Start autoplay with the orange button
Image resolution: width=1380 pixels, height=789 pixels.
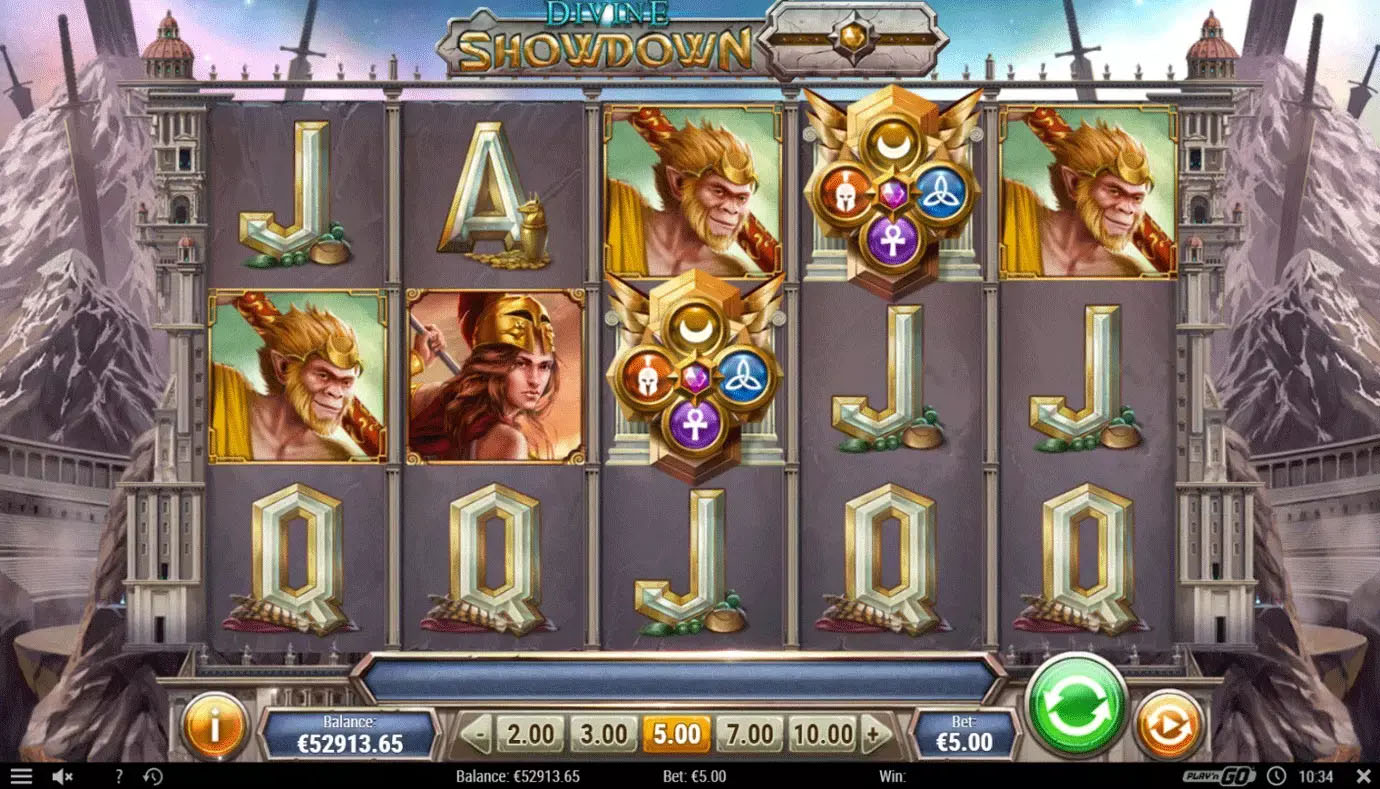click(1168, 725)
